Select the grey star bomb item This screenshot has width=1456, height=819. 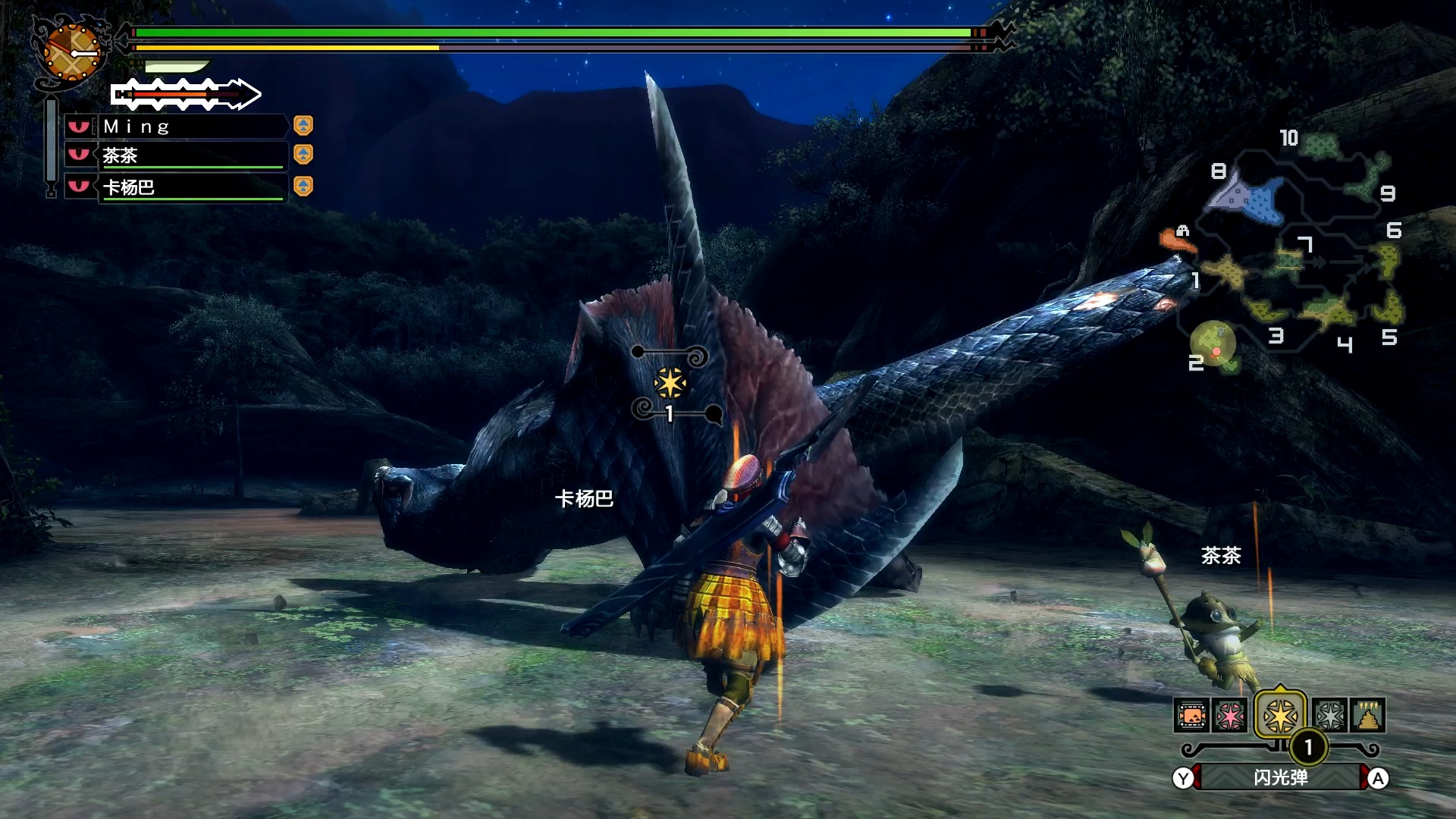tap(1330, 715)
